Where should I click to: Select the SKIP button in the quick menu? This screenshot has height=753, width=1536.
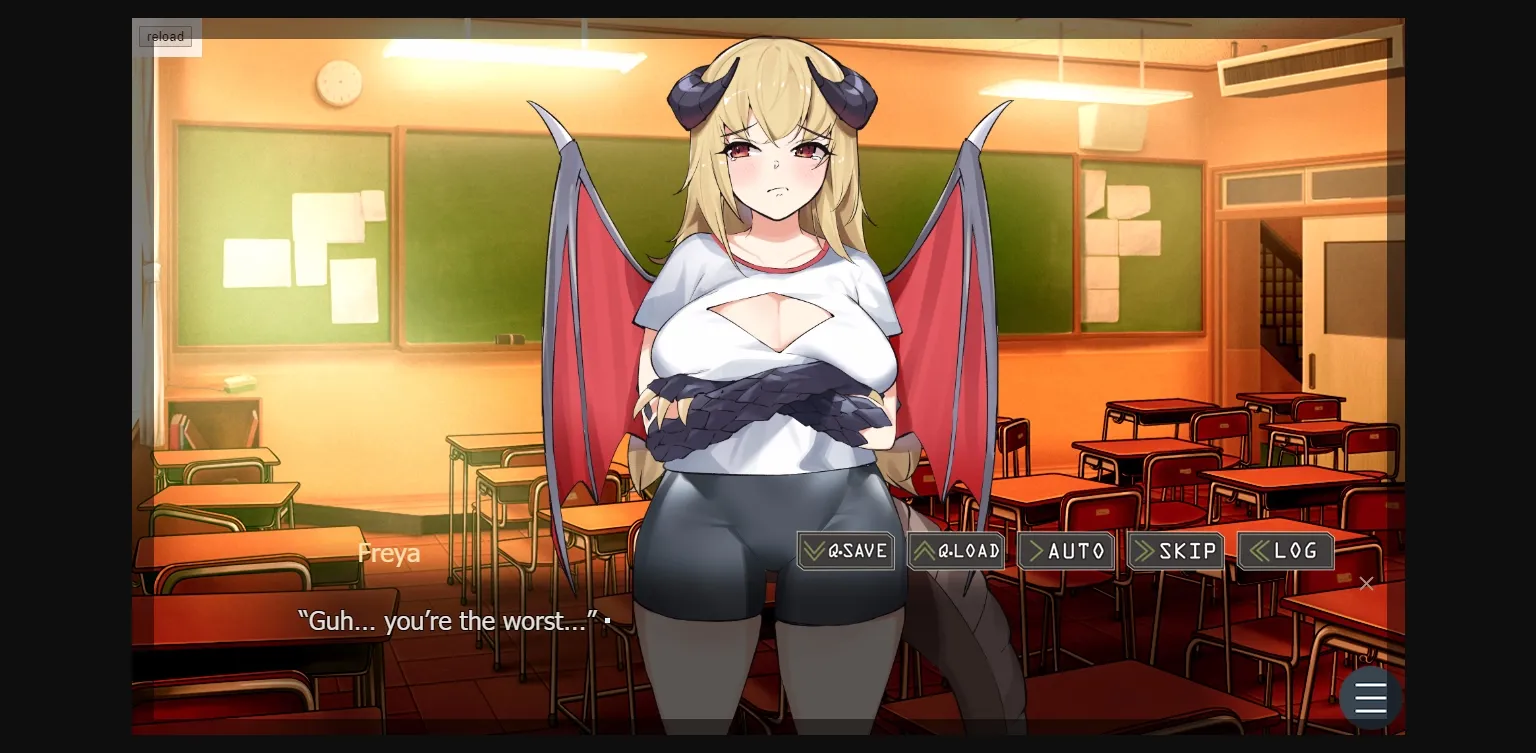(x=1176, y=550)
